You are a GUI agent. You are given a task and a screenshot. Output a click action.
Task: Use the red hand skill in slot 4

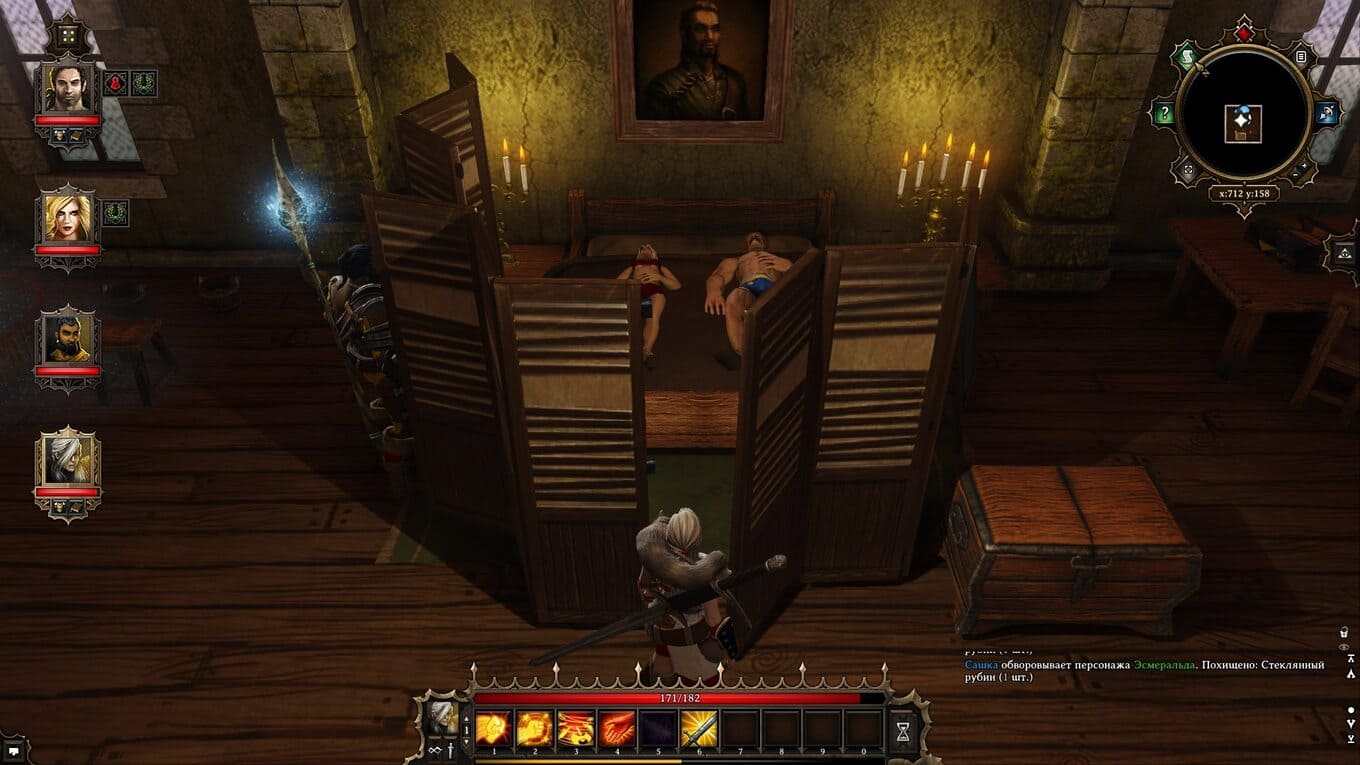coord(616,729)
